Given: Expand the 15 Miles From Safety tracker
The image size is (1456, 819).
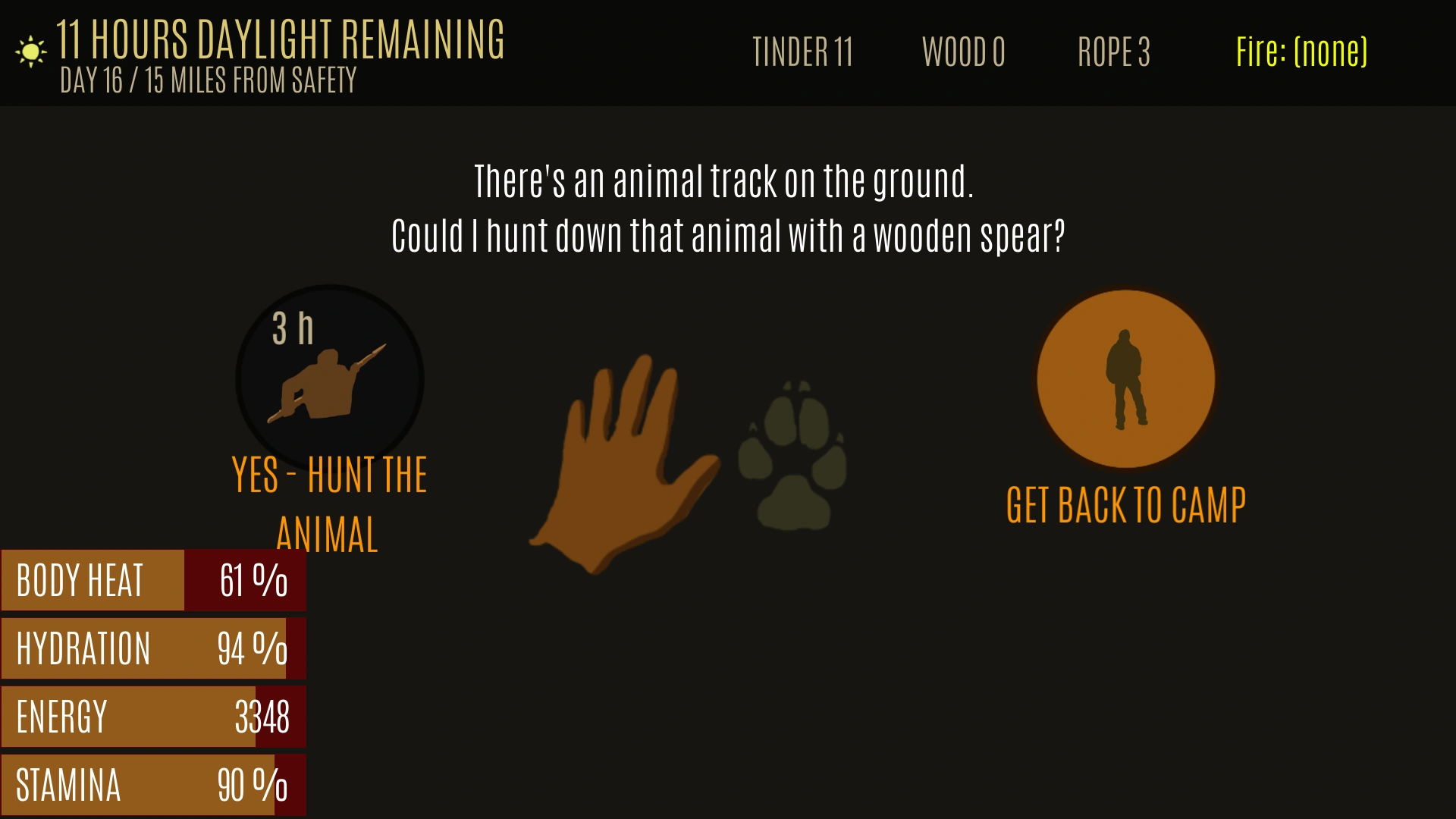Looking at the screenshot, I should (250, 80).
